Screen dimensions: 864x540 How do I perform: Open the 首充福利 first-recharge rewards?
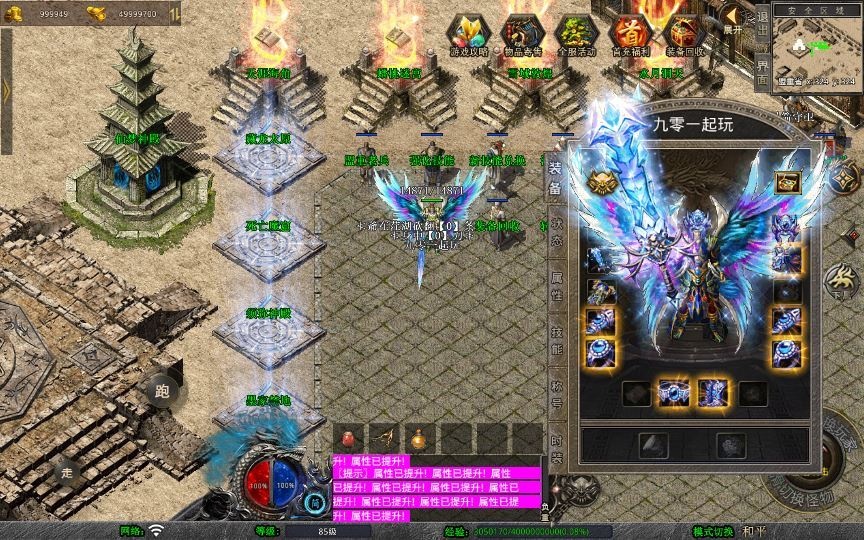(630, 35)
